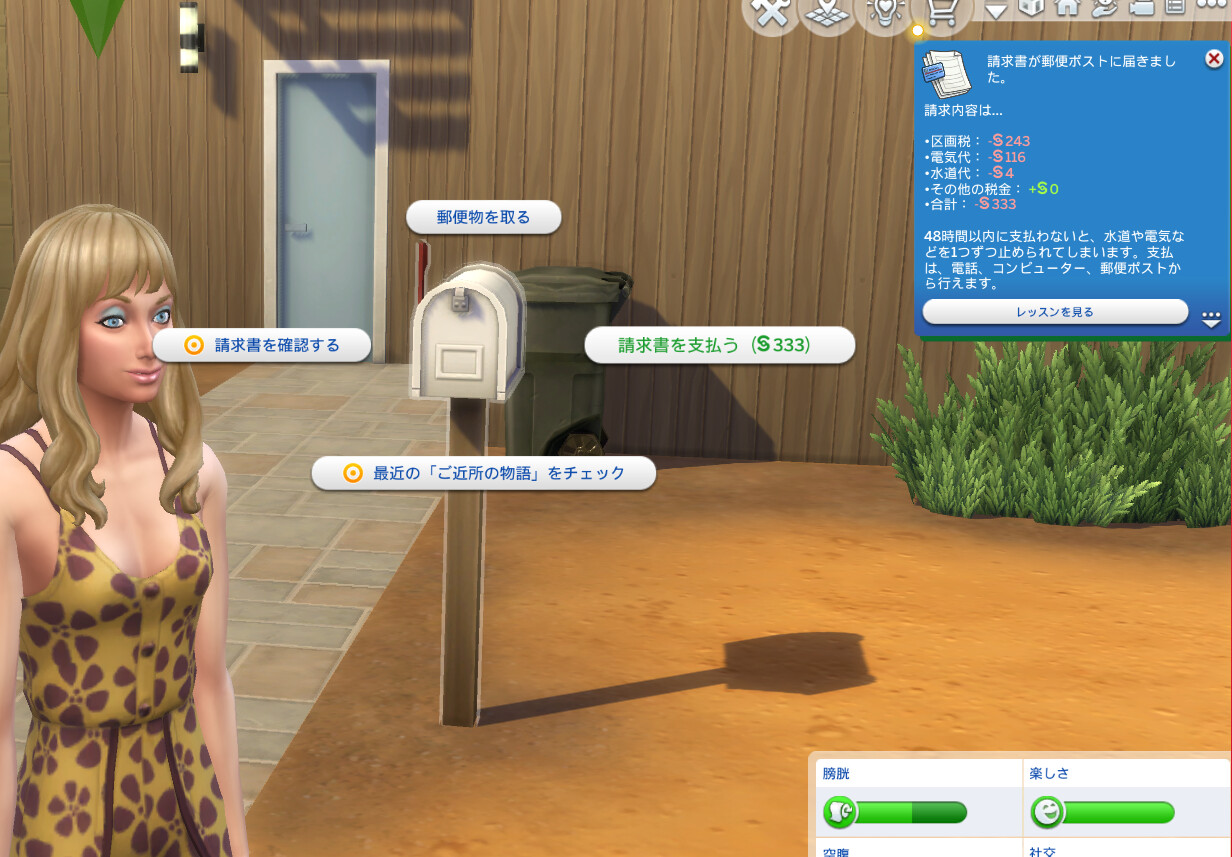Screen dimensions: 1232x857
Task: Toggle wall view using the cube icon
Action: click(1031, 8)
